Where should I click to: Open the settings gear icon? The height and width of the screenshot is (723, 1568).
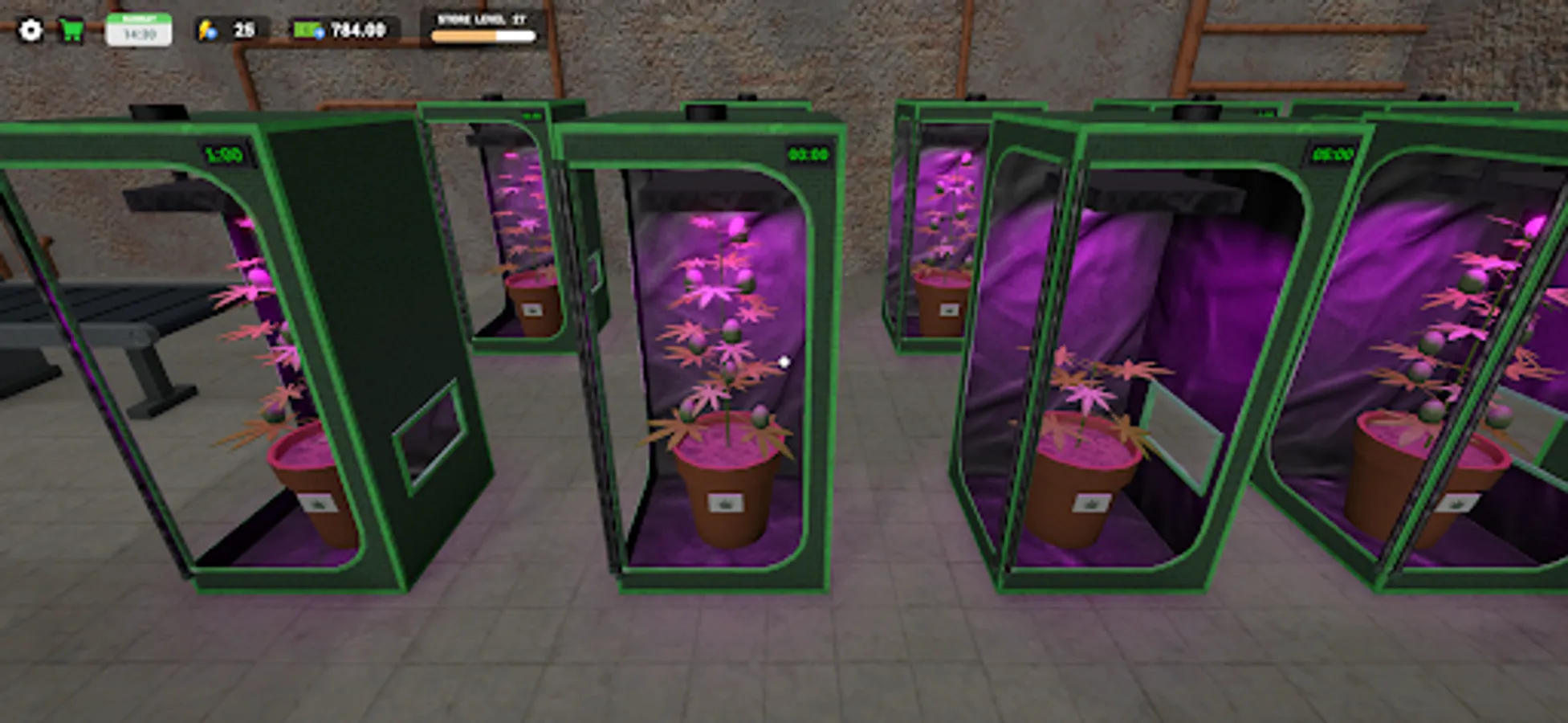pyautogui.click(x=31, y=31)
